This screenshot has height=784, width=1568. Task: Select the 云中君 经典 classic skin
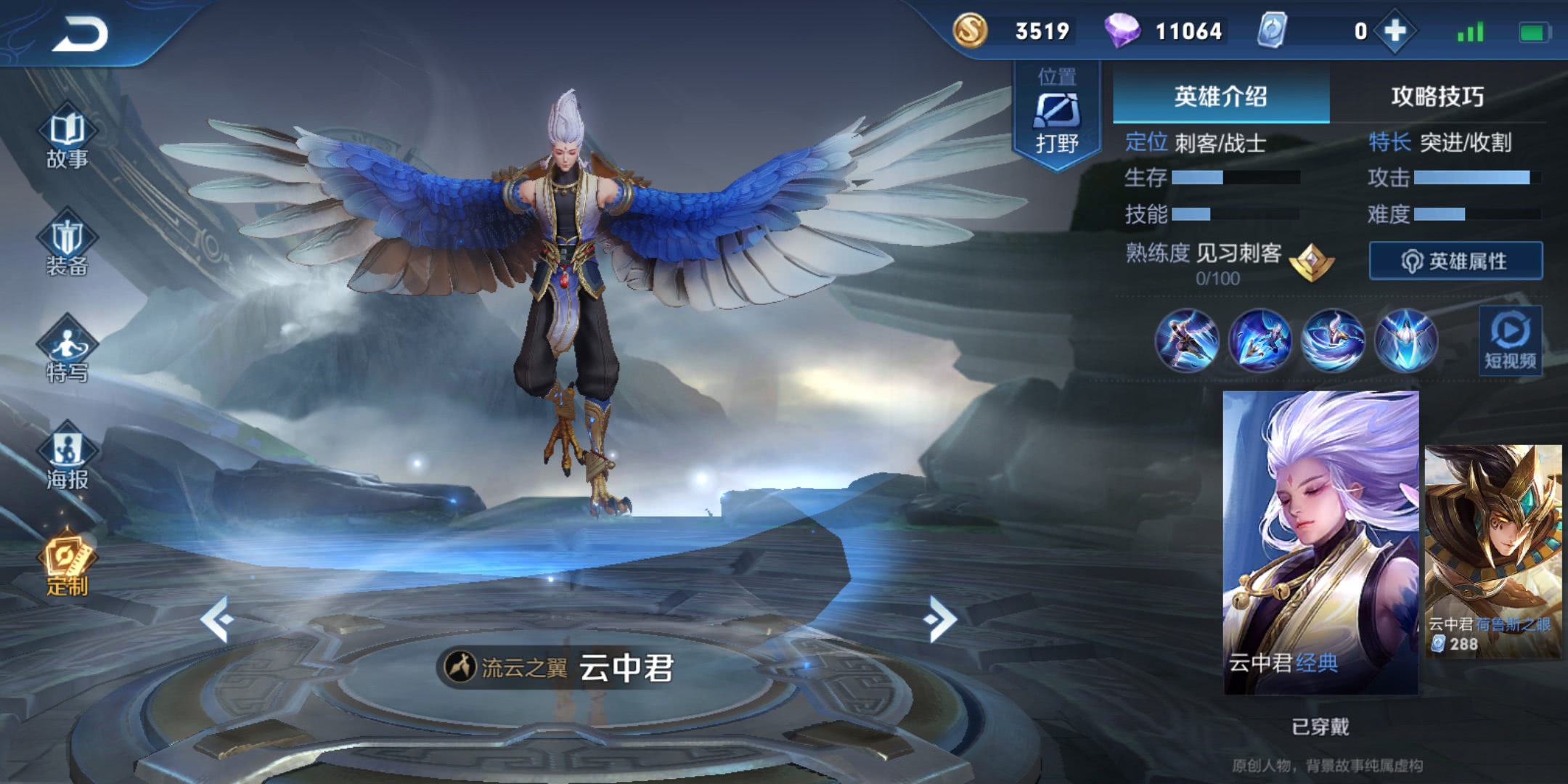point(1320,542)
